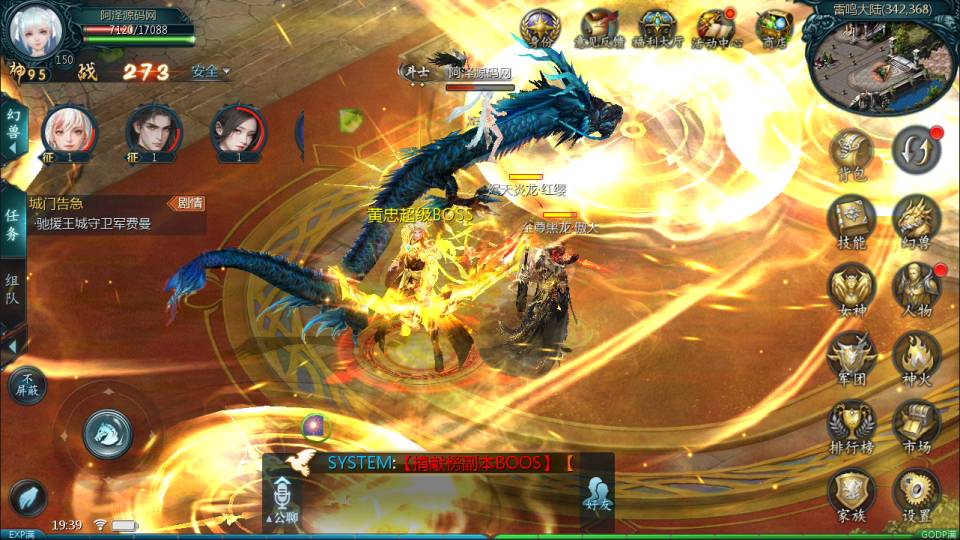
Task: Open the 意见反馈 feedback scroll
Action: click(x=599, y=29)
